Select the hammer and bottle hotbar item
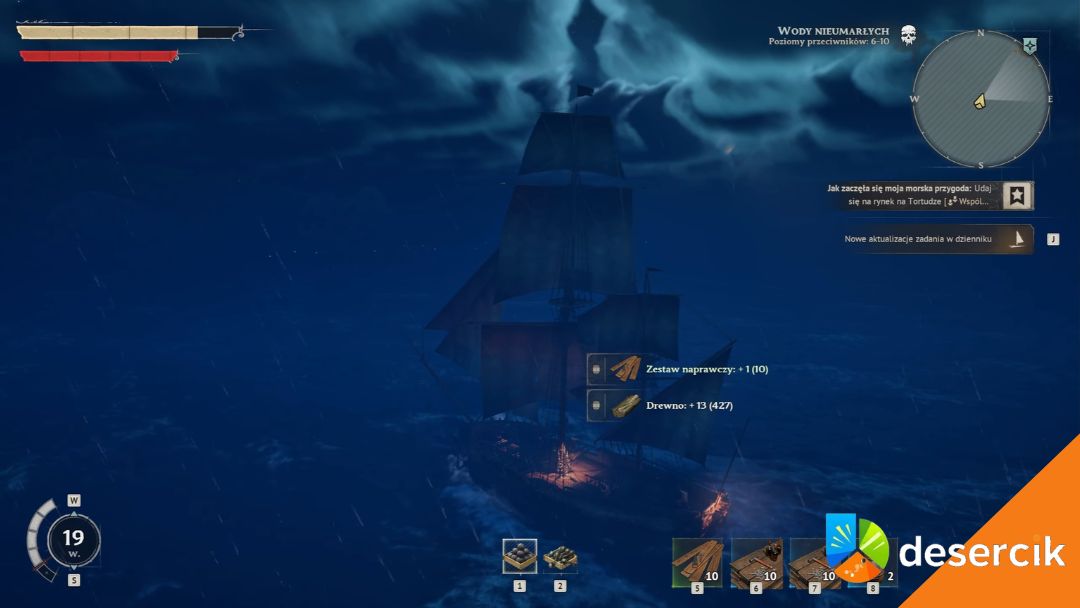 [x=756, y=562]
